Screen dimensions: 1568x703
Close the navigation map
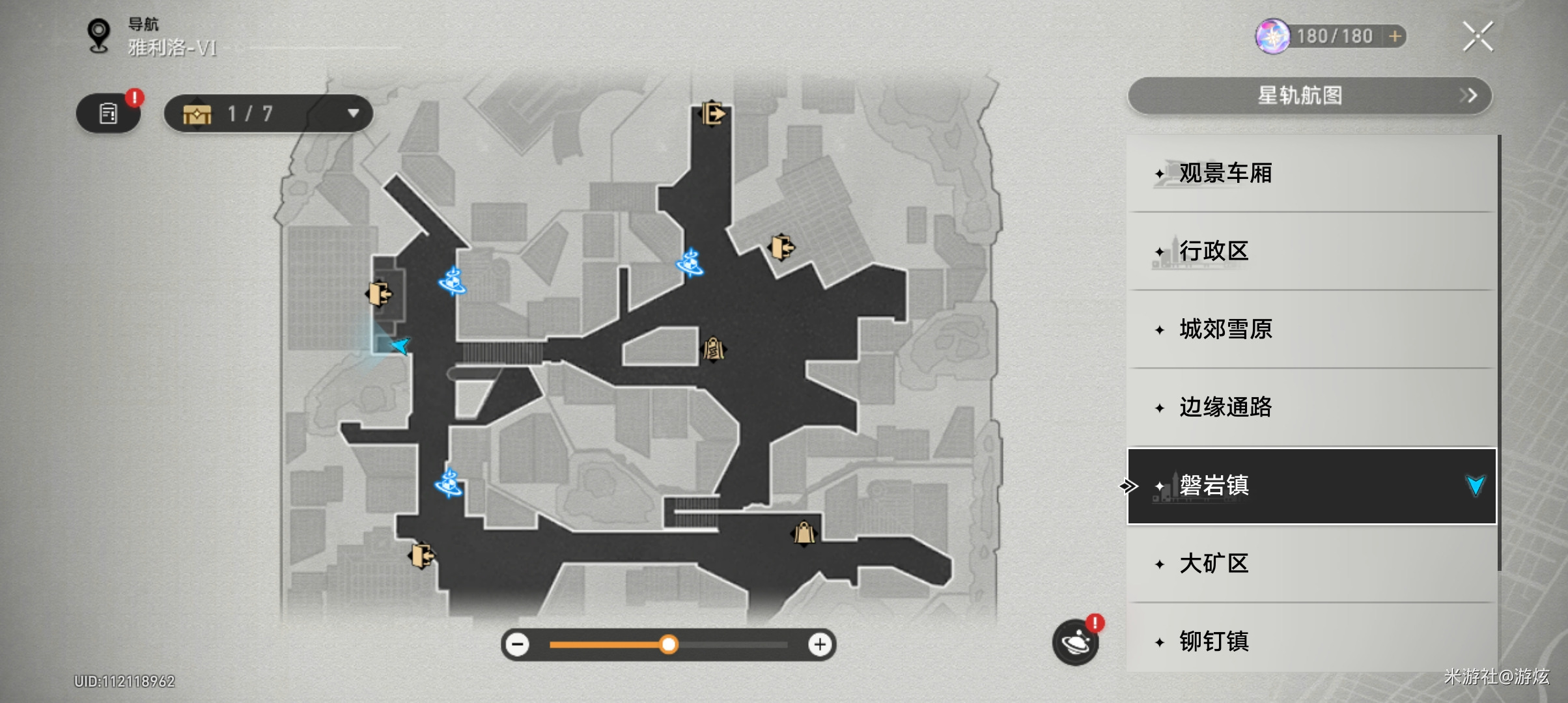click(1477, 36)
